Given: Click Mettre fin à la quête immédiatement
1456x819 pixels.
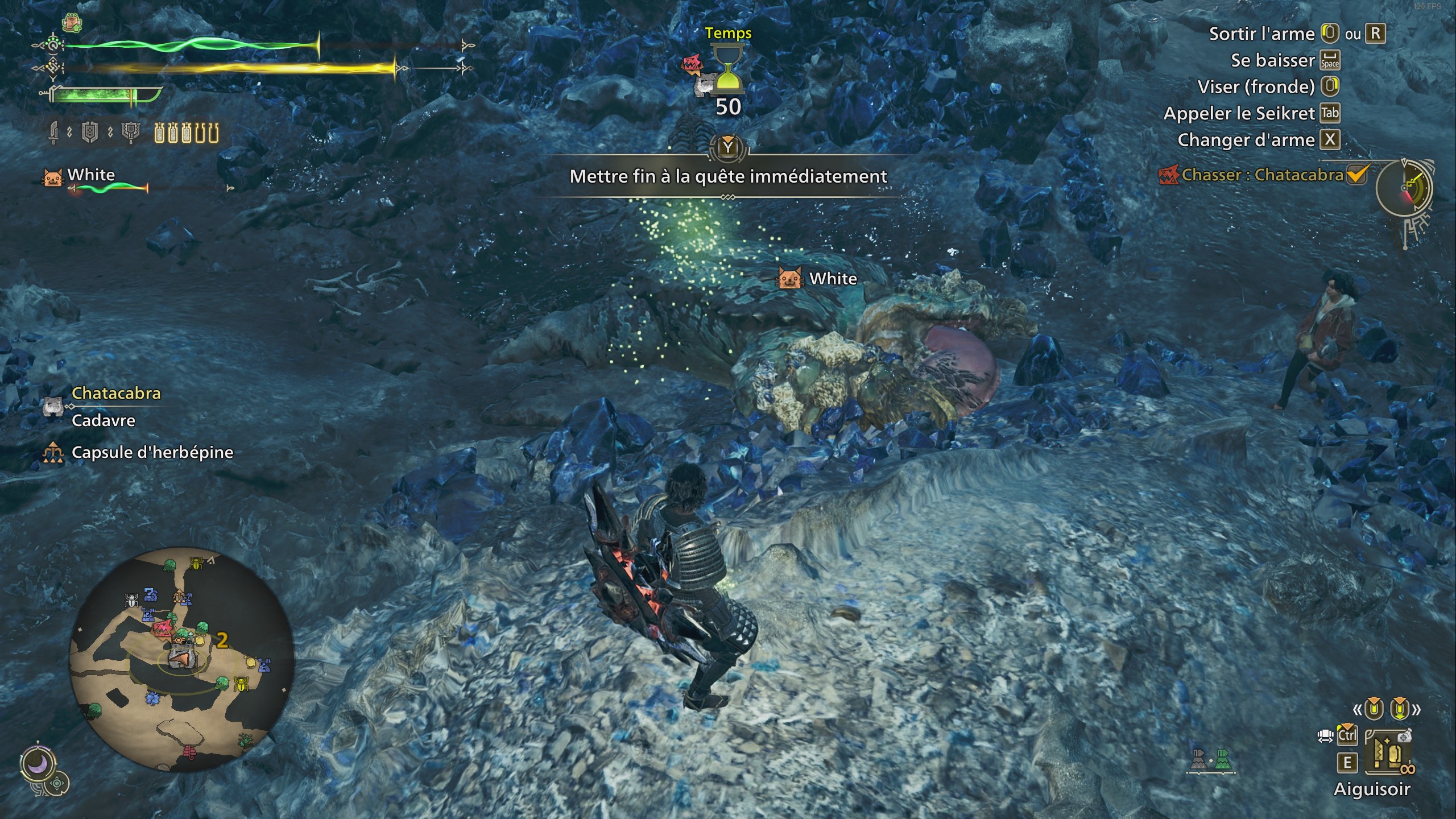Looking at the screenshot, I should [x=728, y=176].
